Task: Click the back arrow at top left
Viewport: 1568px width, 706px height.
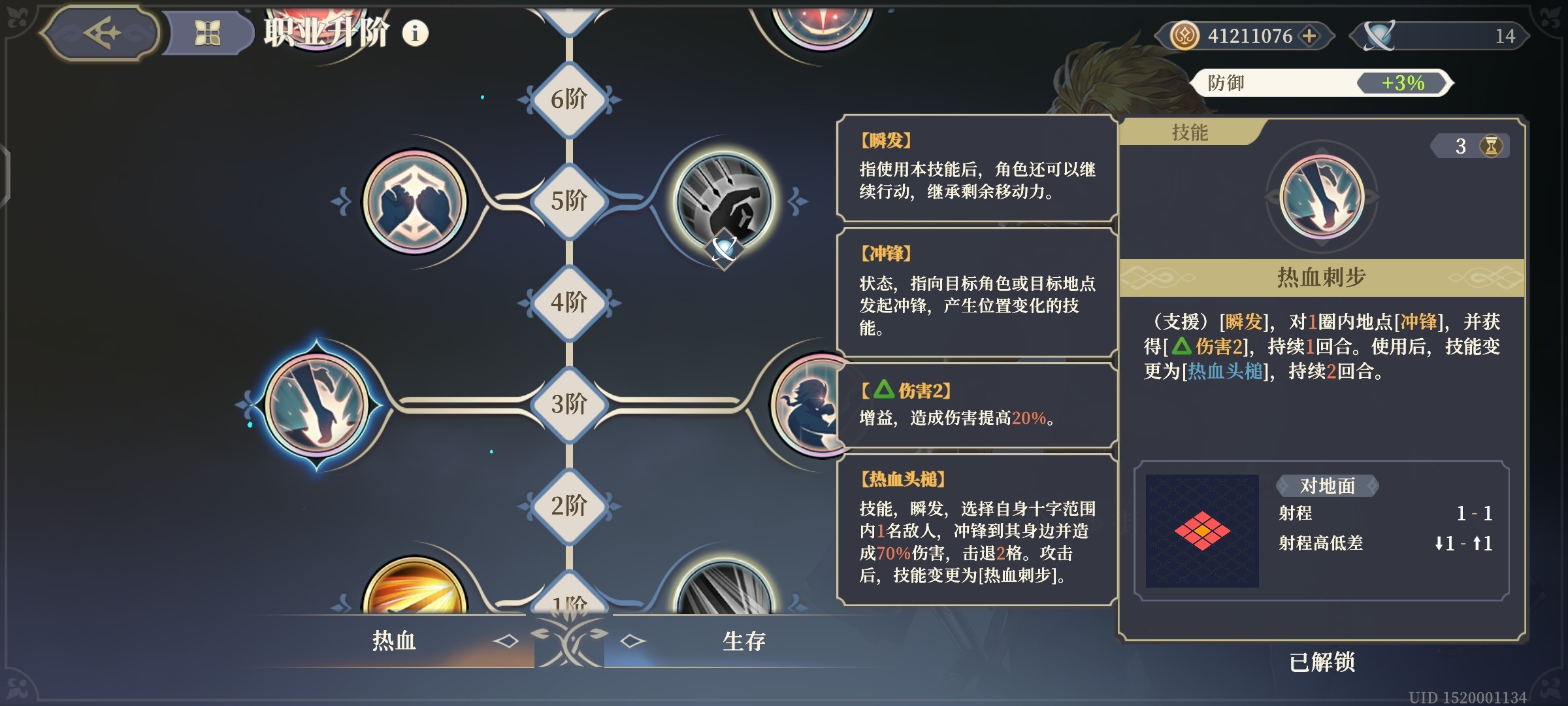Action: click(100, 34)
